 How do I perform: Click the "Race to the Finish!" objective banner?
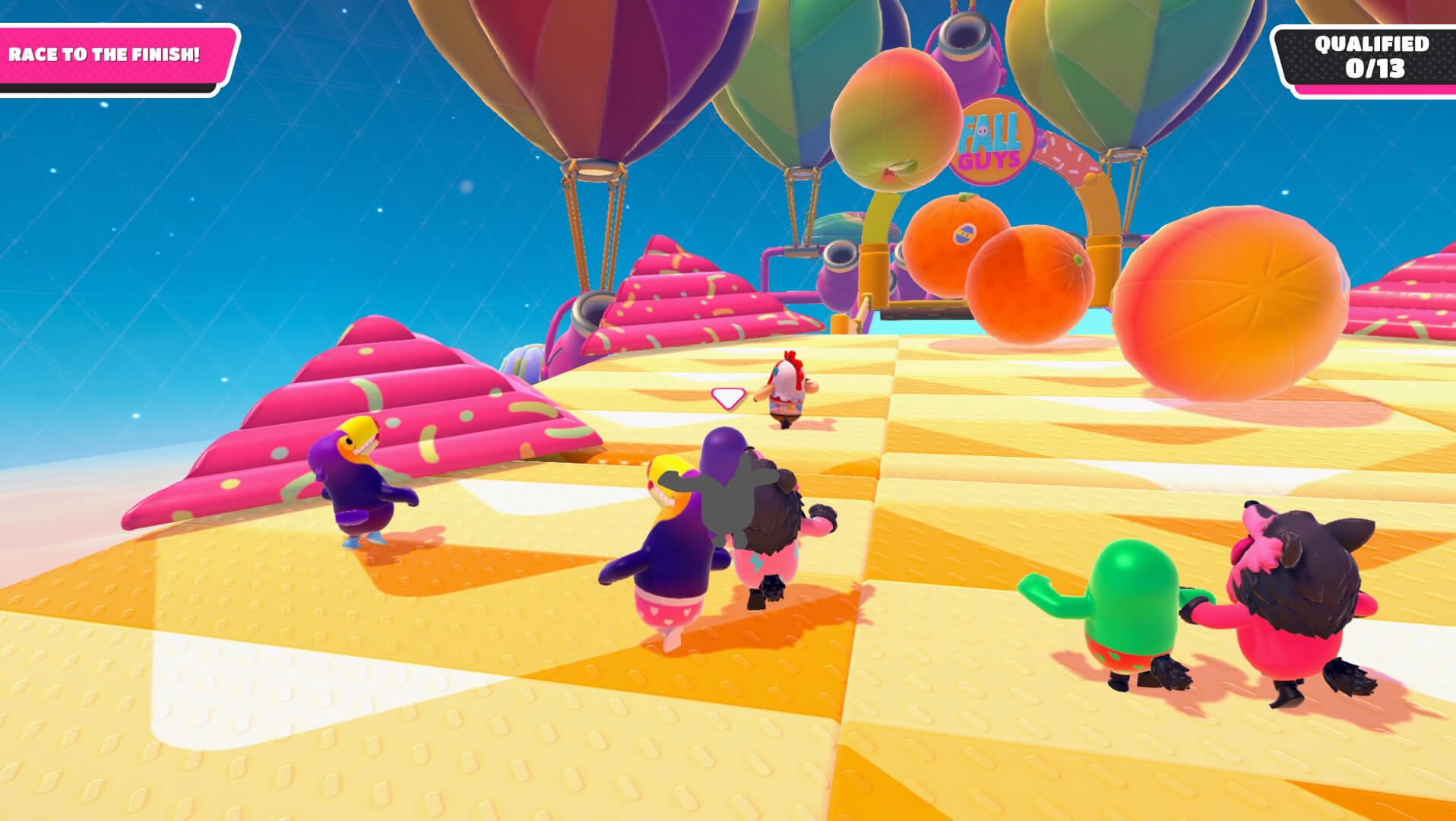pos(106,55)
